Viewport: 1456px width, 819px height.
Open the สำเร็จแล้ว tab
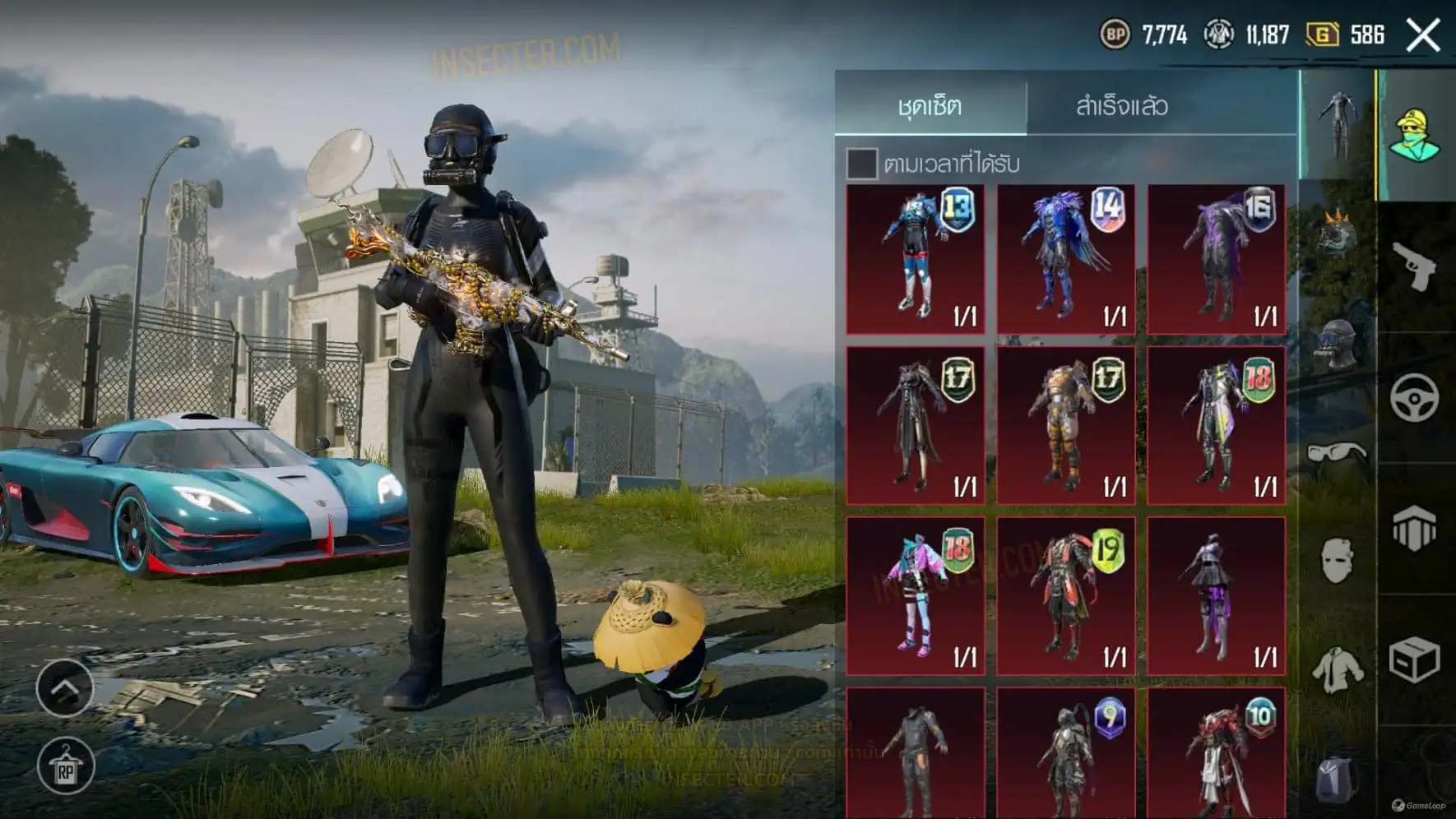pyautogui.click(x=1122, y=105)
